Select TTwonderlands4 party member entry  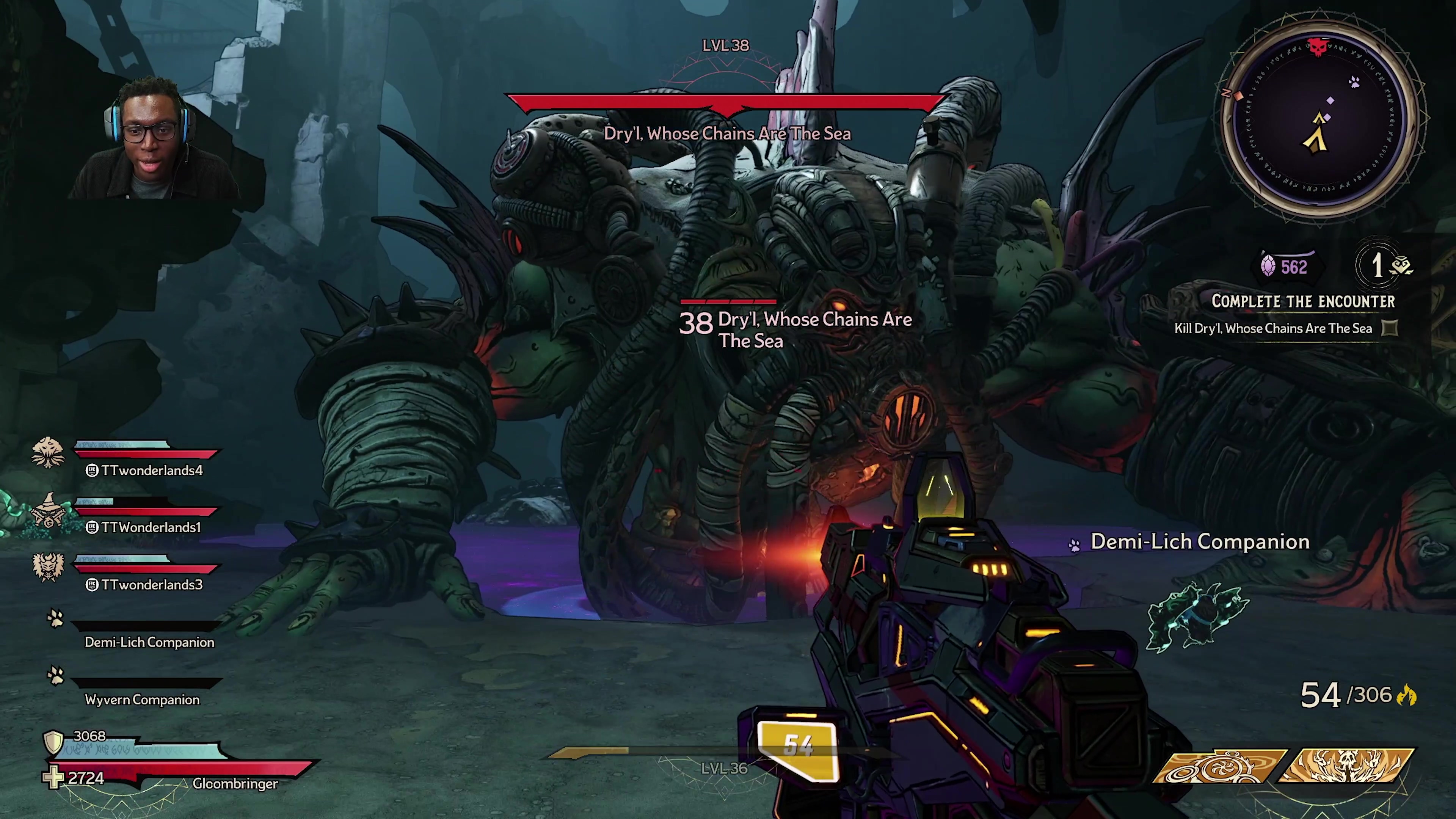coord(151,470)
